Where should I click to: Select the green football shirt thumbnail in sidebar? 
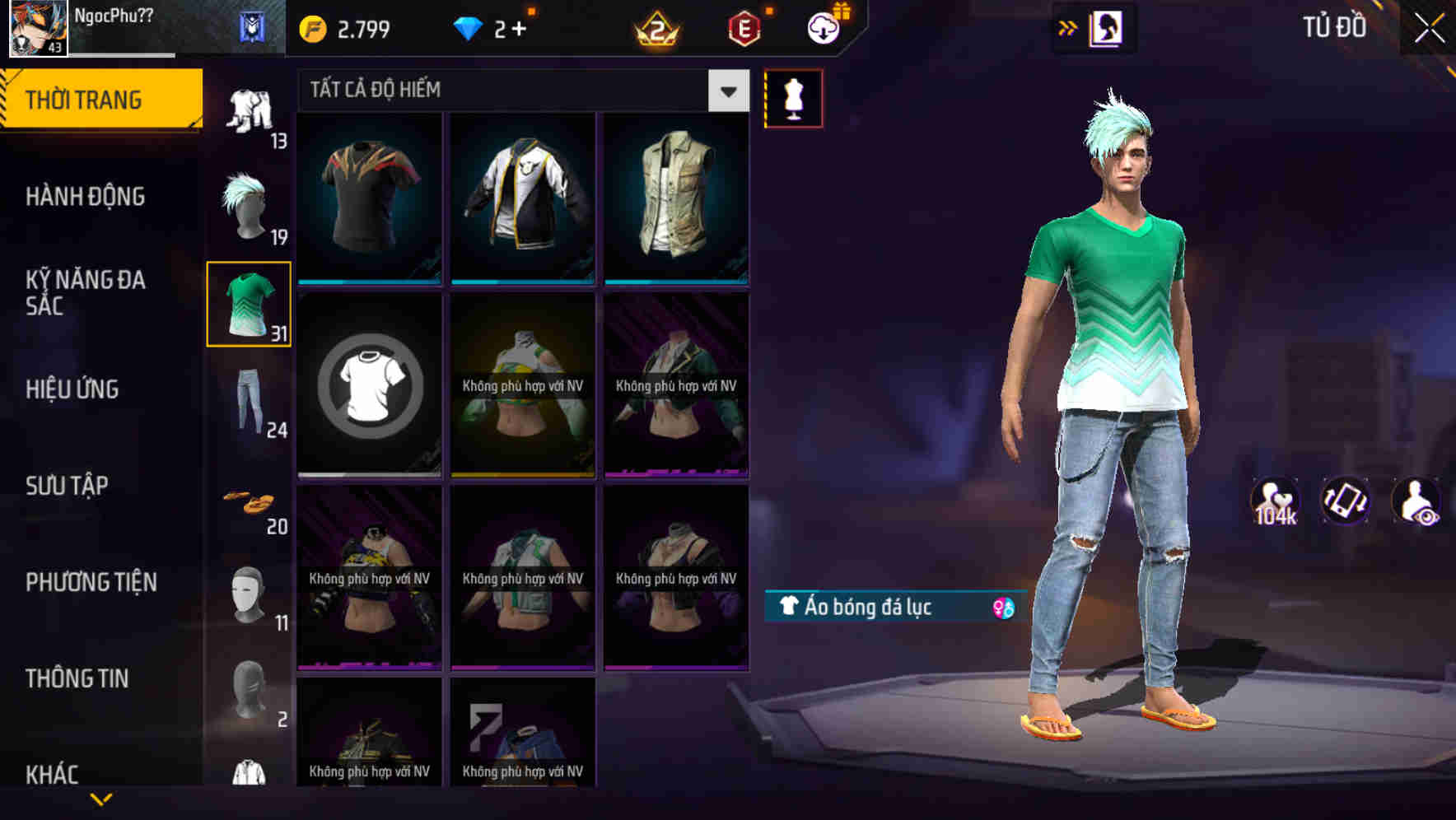(248, 305)
